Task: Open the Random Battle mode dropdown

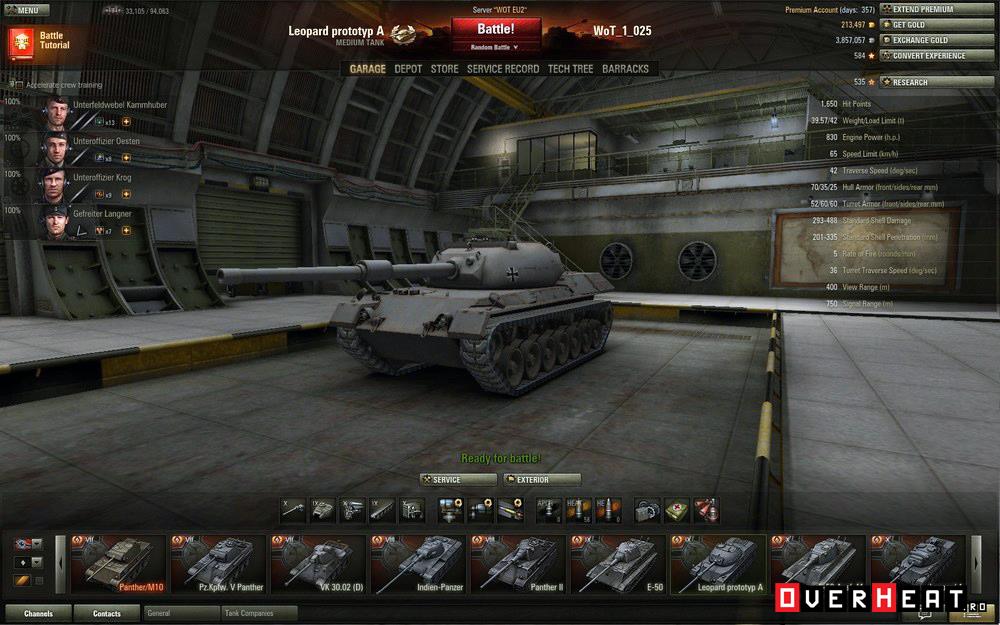Action: click(x=496, y=46)
